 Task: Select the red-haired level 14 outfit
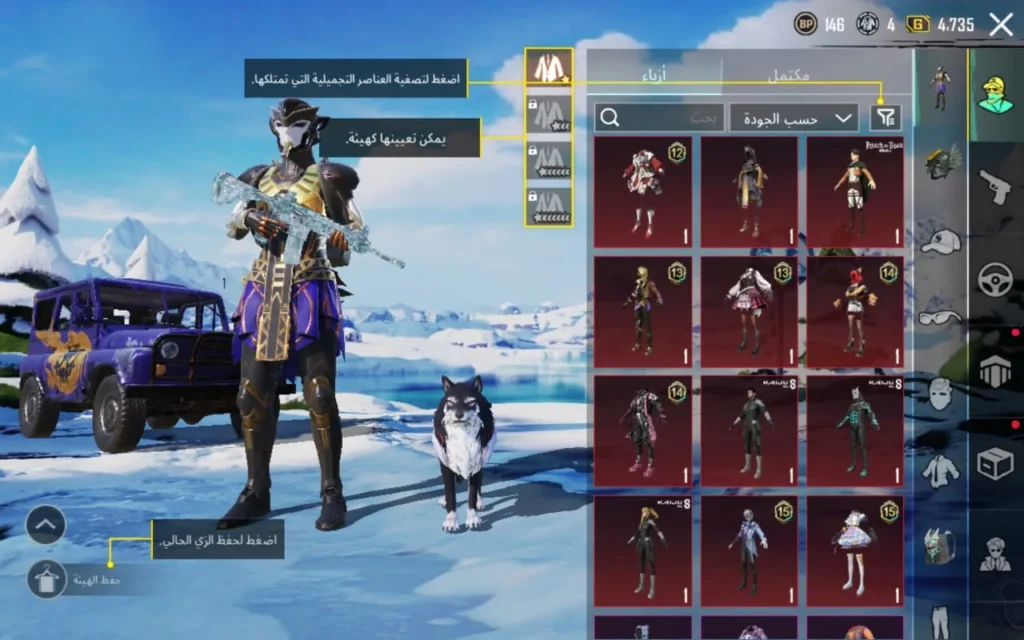pyautogui.click(x=855, y=311)
